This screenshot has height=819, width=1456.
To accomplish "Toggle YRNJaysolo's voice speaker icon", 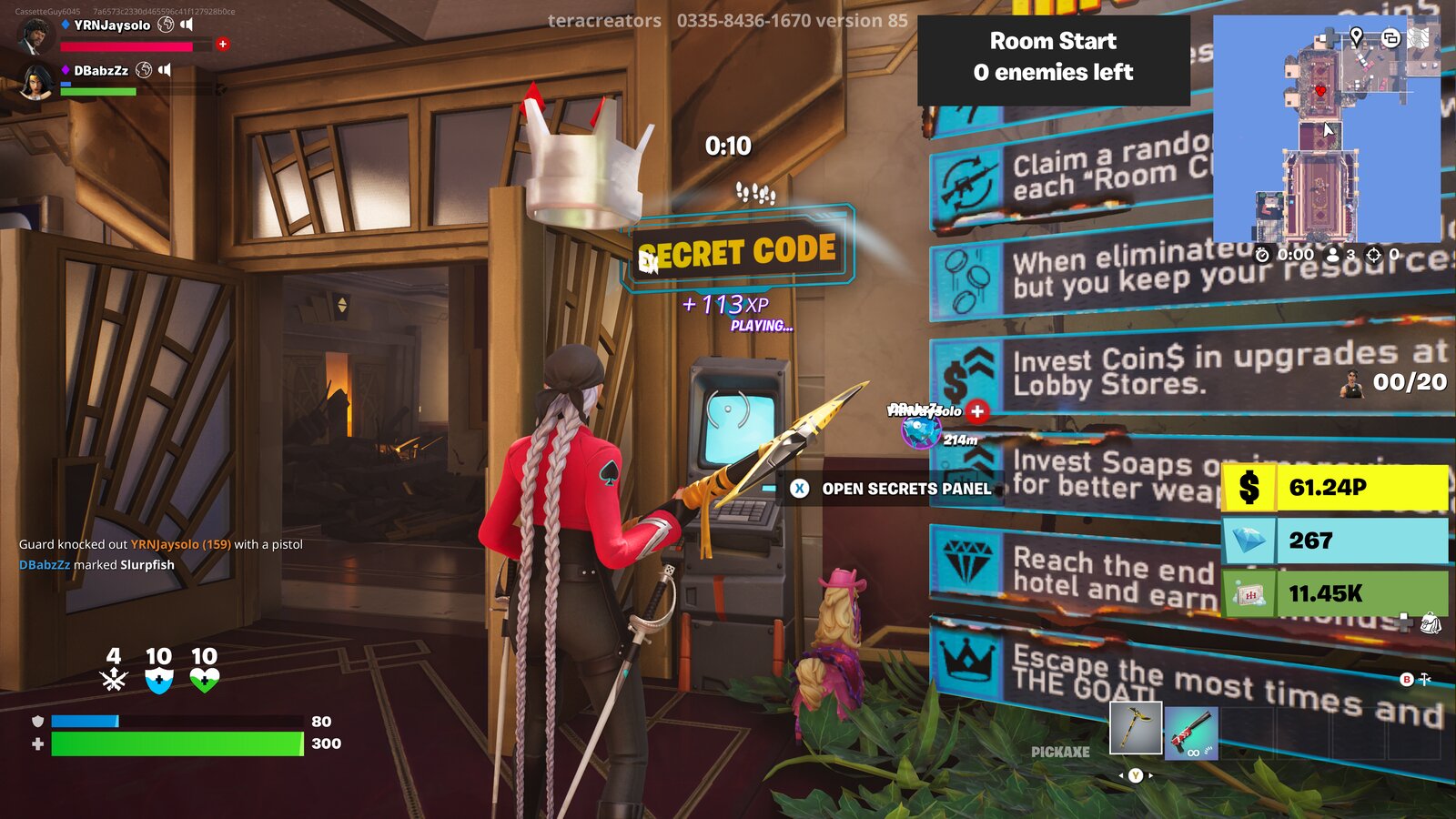I will pyautogui.click(x=187, y=25).
